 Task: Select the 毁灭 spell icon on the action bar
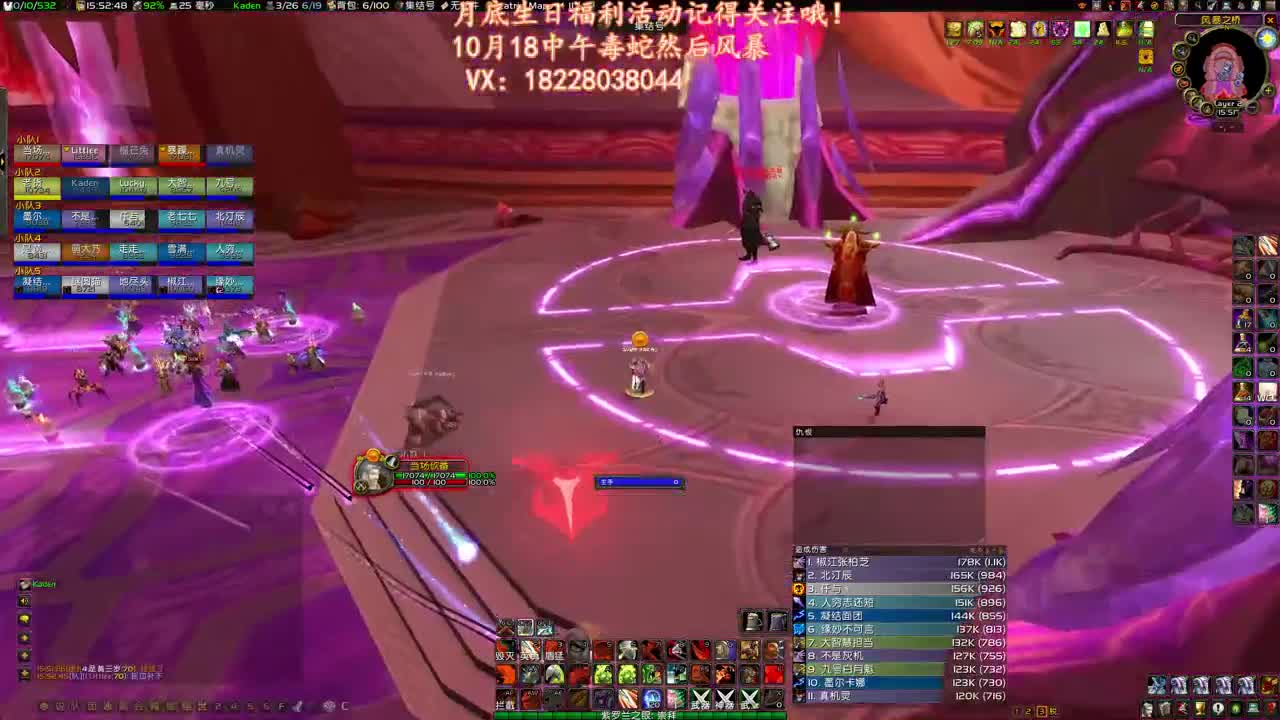(504, 649)
